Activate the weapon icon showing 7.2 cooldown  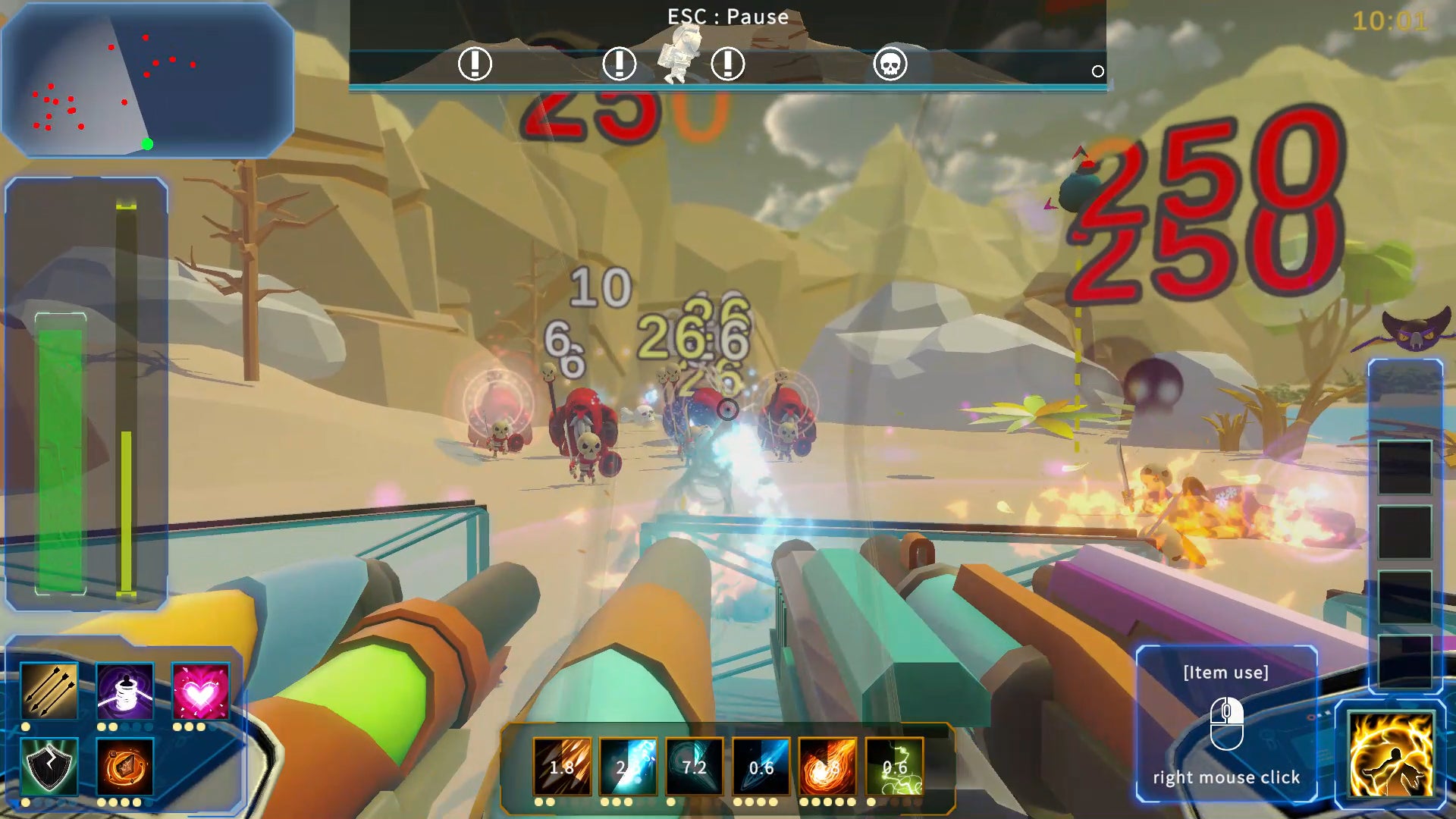(694, 766)
